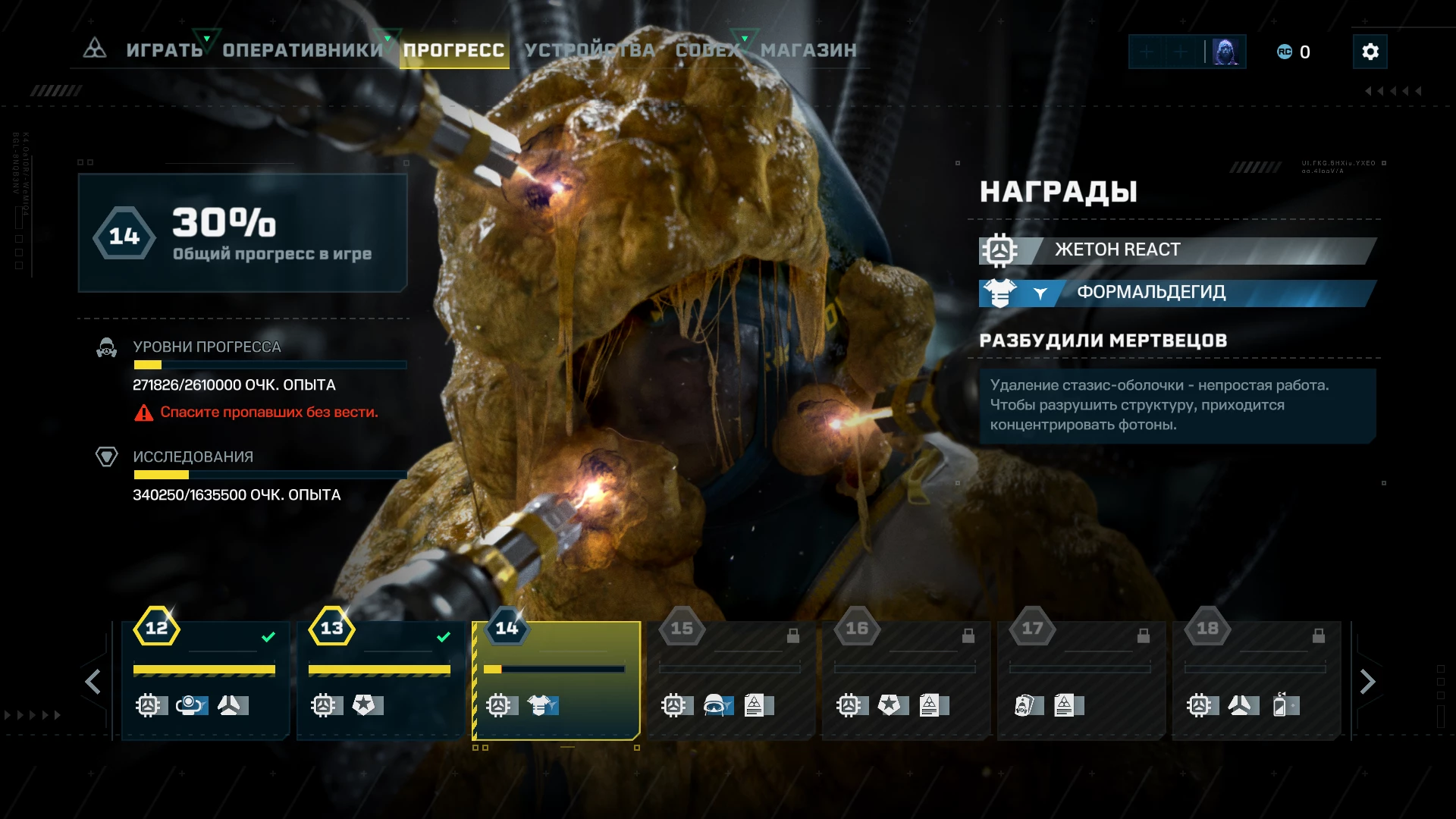The height and width of the screenshot is (819, 1456).
Task: Select the ПРОГРЕСС tab
Action: point(453,50)
